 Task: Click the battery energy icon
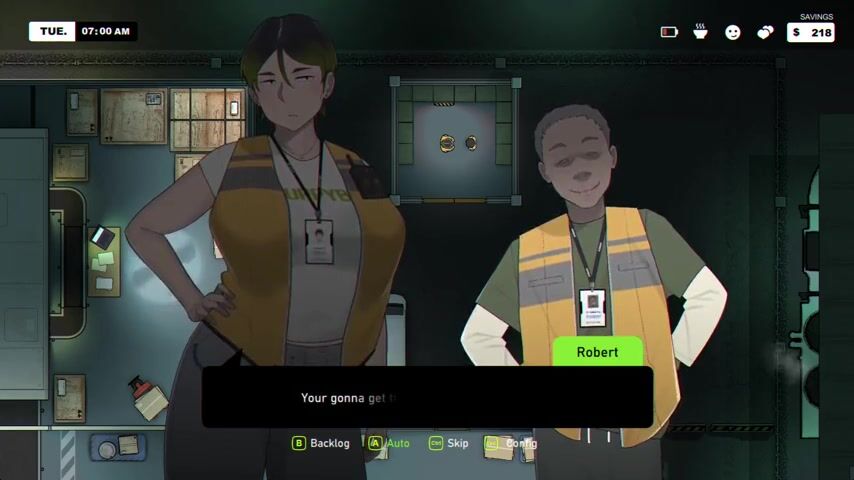[669, 32]
